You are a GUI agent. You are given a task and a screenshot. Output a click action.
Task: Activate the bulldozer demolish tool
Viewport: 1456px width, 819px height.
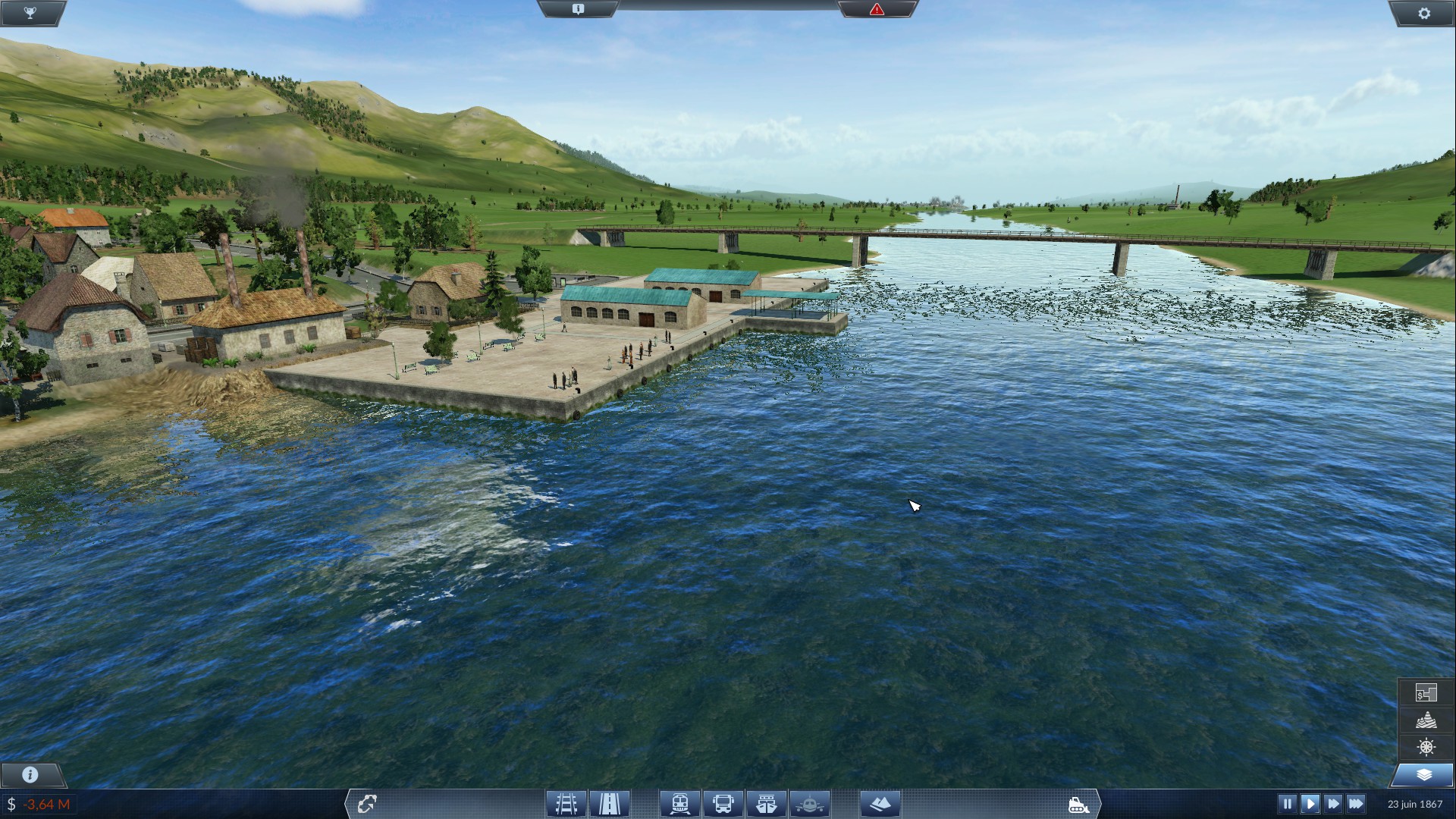coord(1078,804)
